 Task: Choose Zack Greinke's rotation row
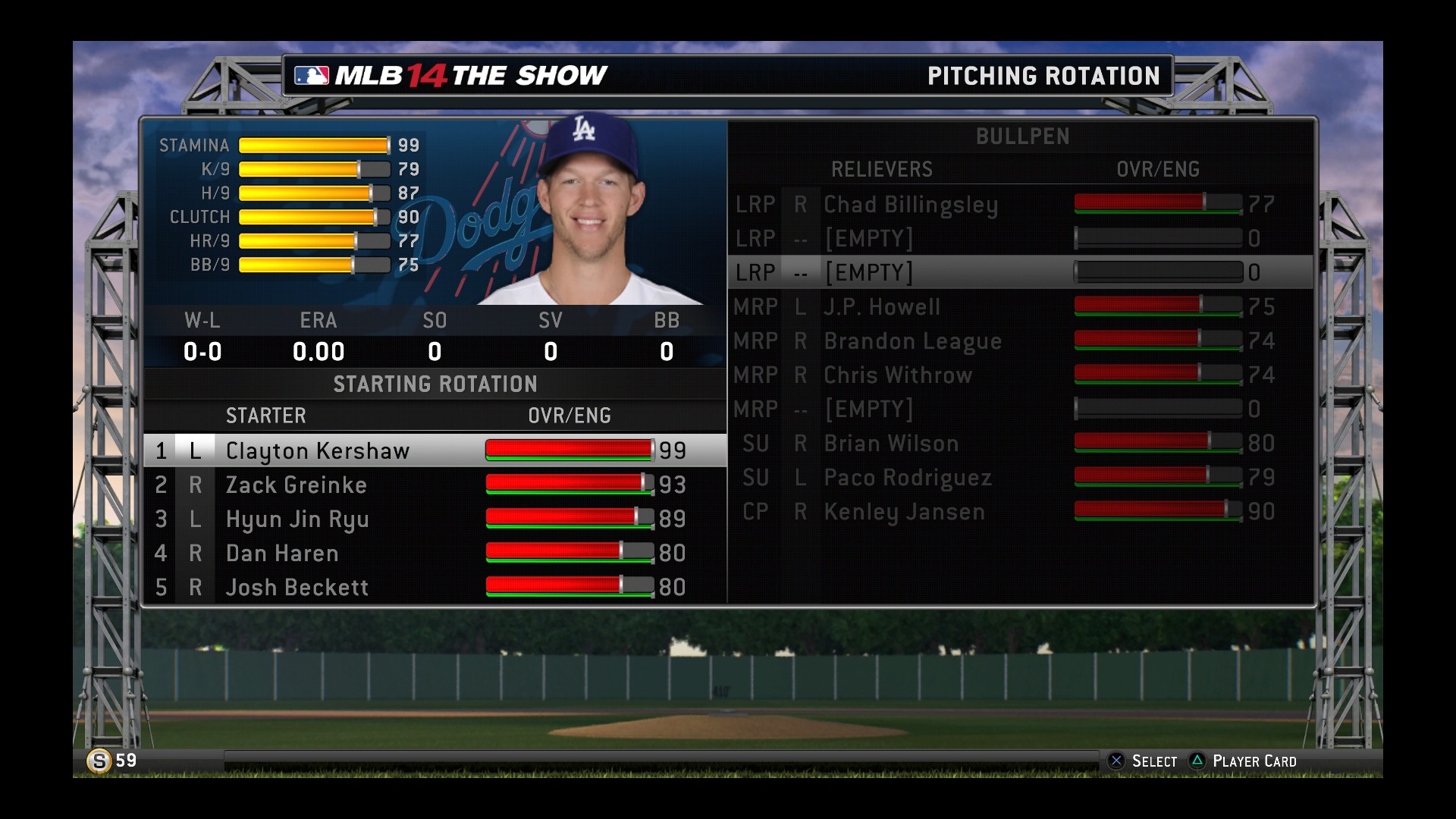[297, 485]
